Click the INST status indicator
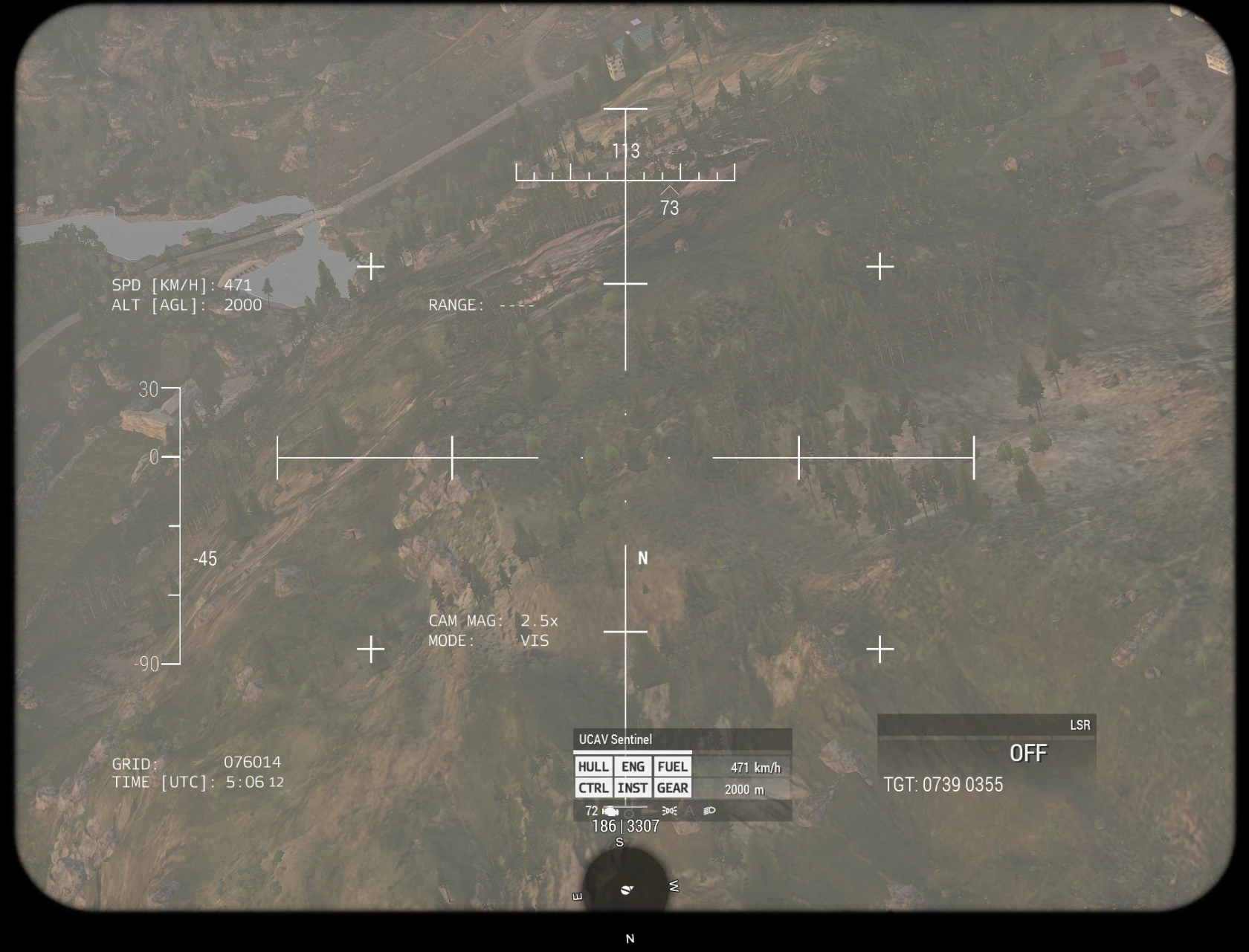Viewport: 1249px width, 952px height. coord(632,789)
